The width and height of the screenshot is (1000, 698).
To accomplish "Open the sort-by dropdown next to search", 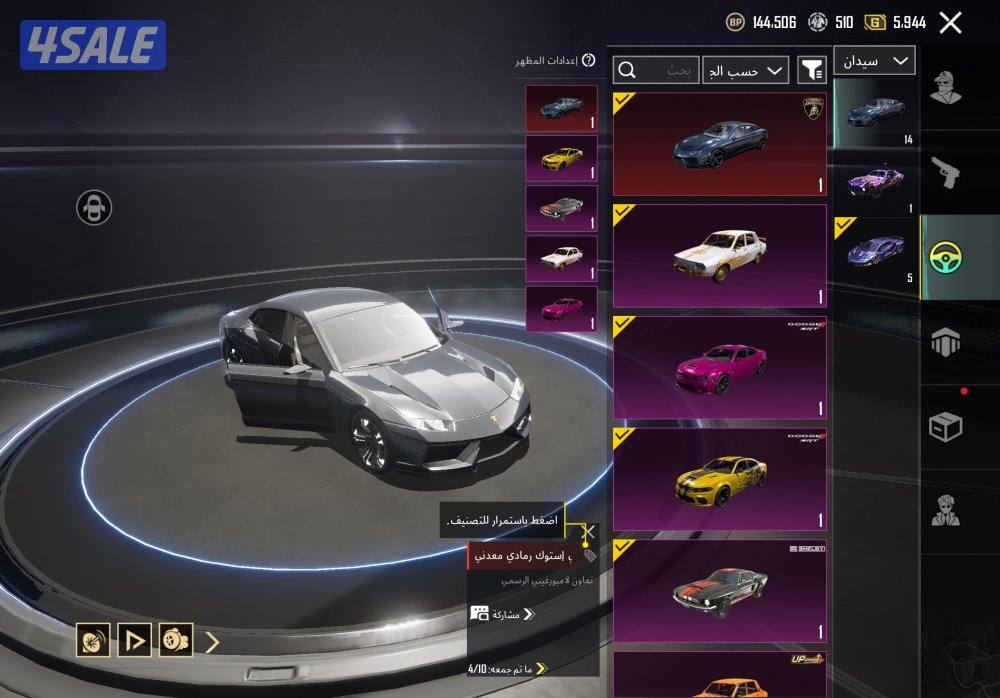I will (745, 70).
